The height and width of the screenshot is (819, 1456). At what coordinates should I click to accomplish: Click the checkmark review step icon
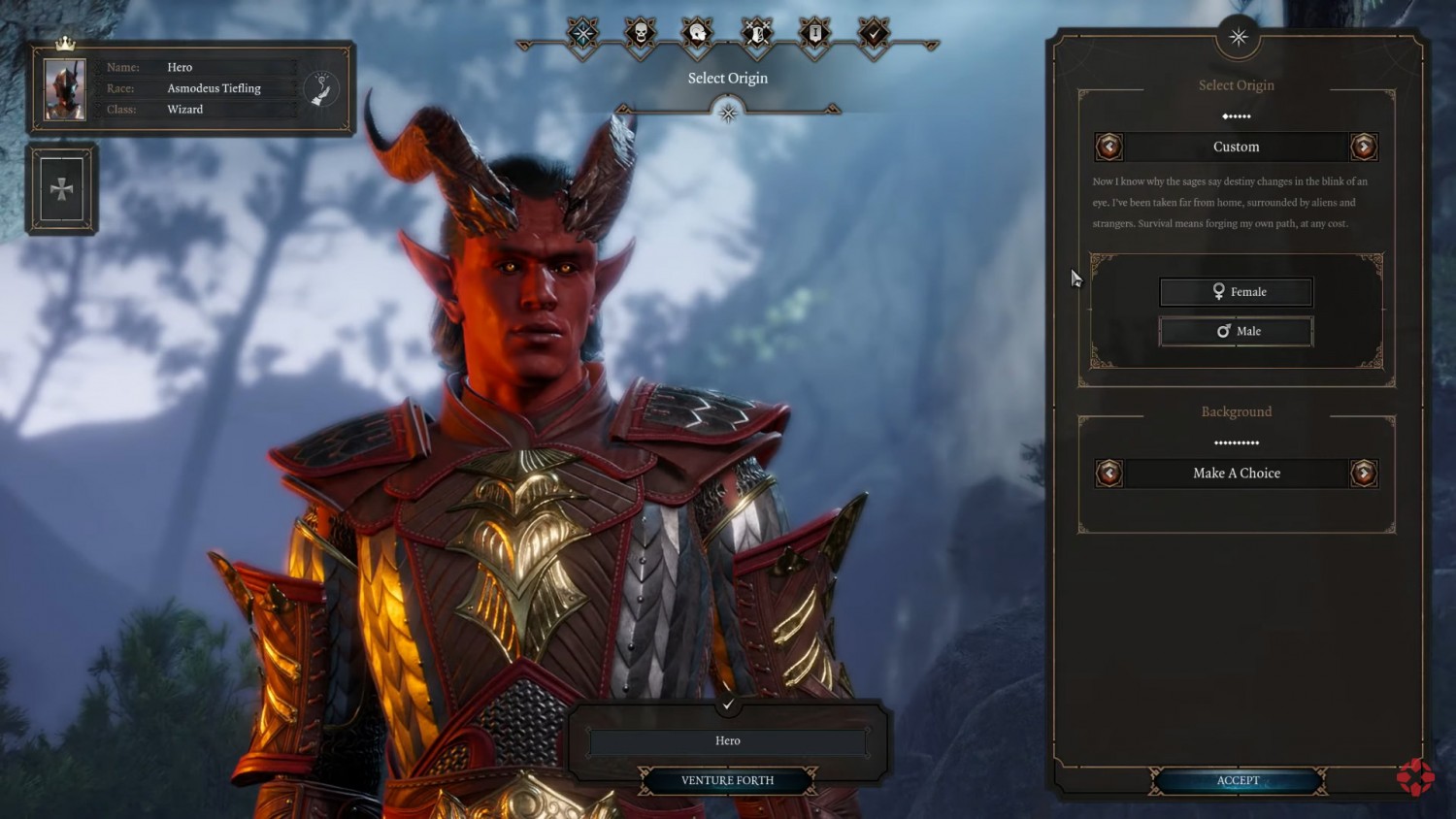click(x=874, y=32)
